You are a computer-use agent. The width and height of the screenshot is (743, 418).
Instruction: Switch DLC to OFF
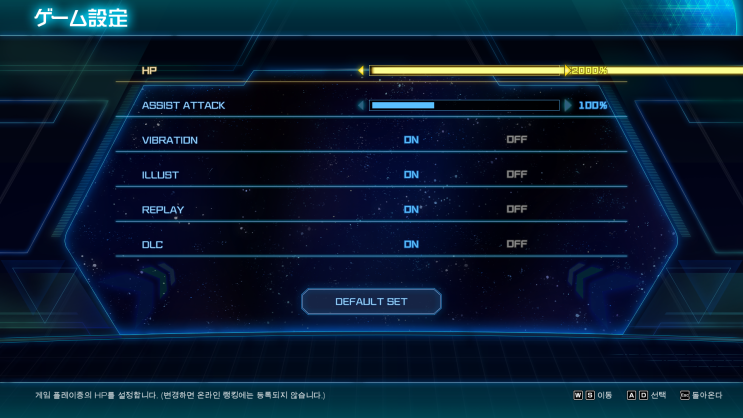516,244
